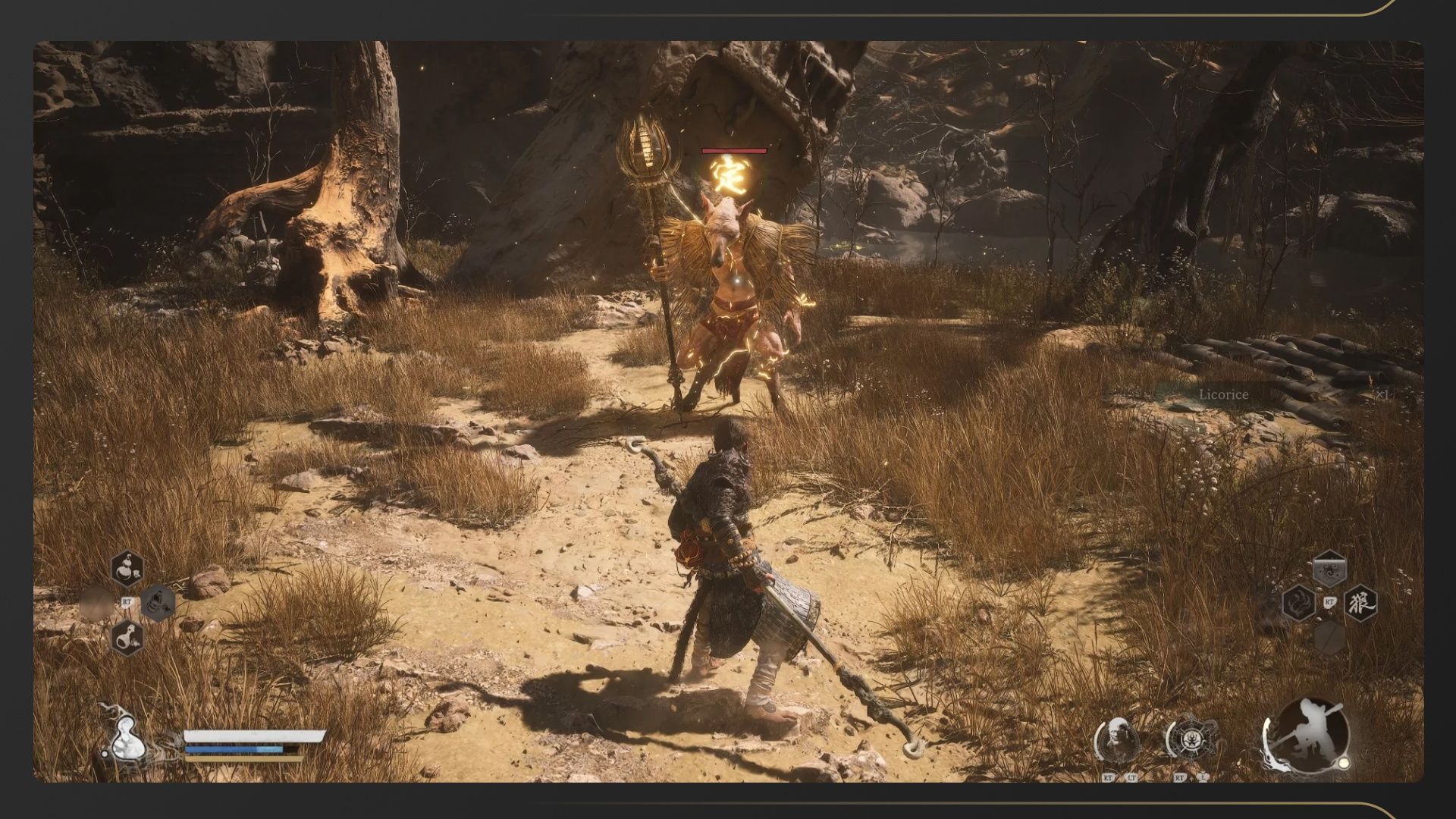Cast the swirling cloud spell
Image resolution: width=1456 pixels, height=819 pixels.
pos(1329,570)
